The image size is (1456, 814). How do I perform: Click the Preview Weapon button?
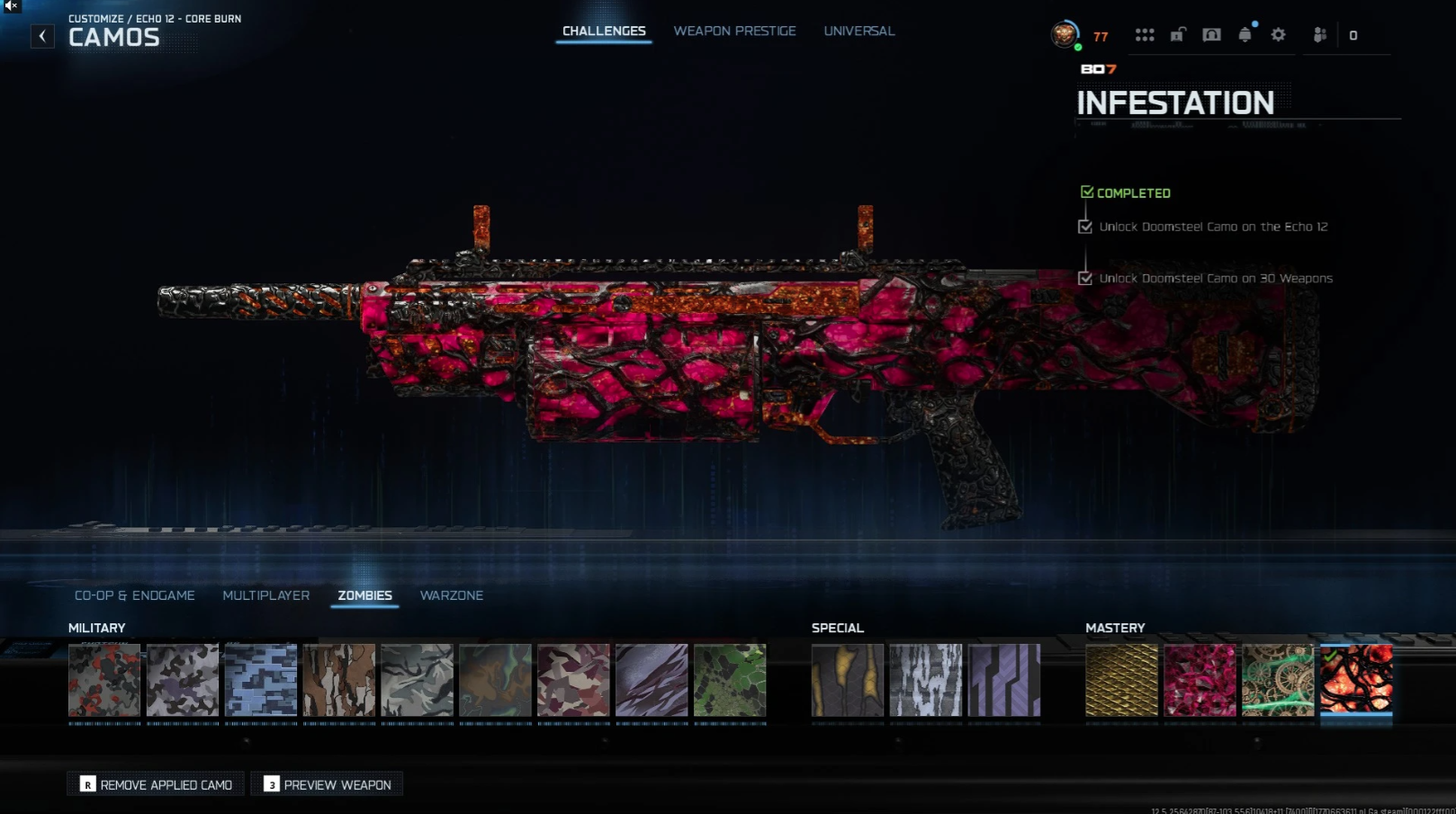tap(328, 784)
